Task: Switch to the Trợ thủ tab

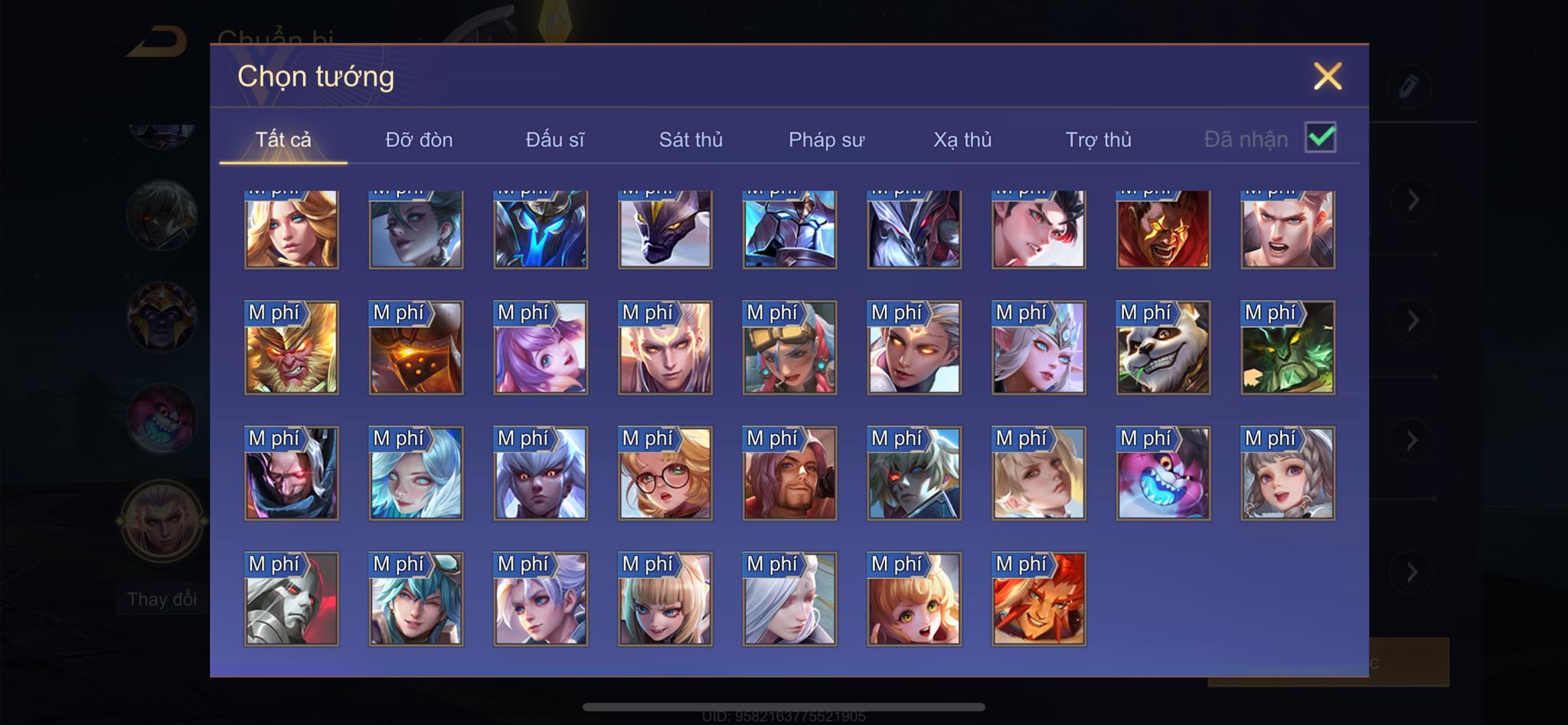Action: [1098, 139]
